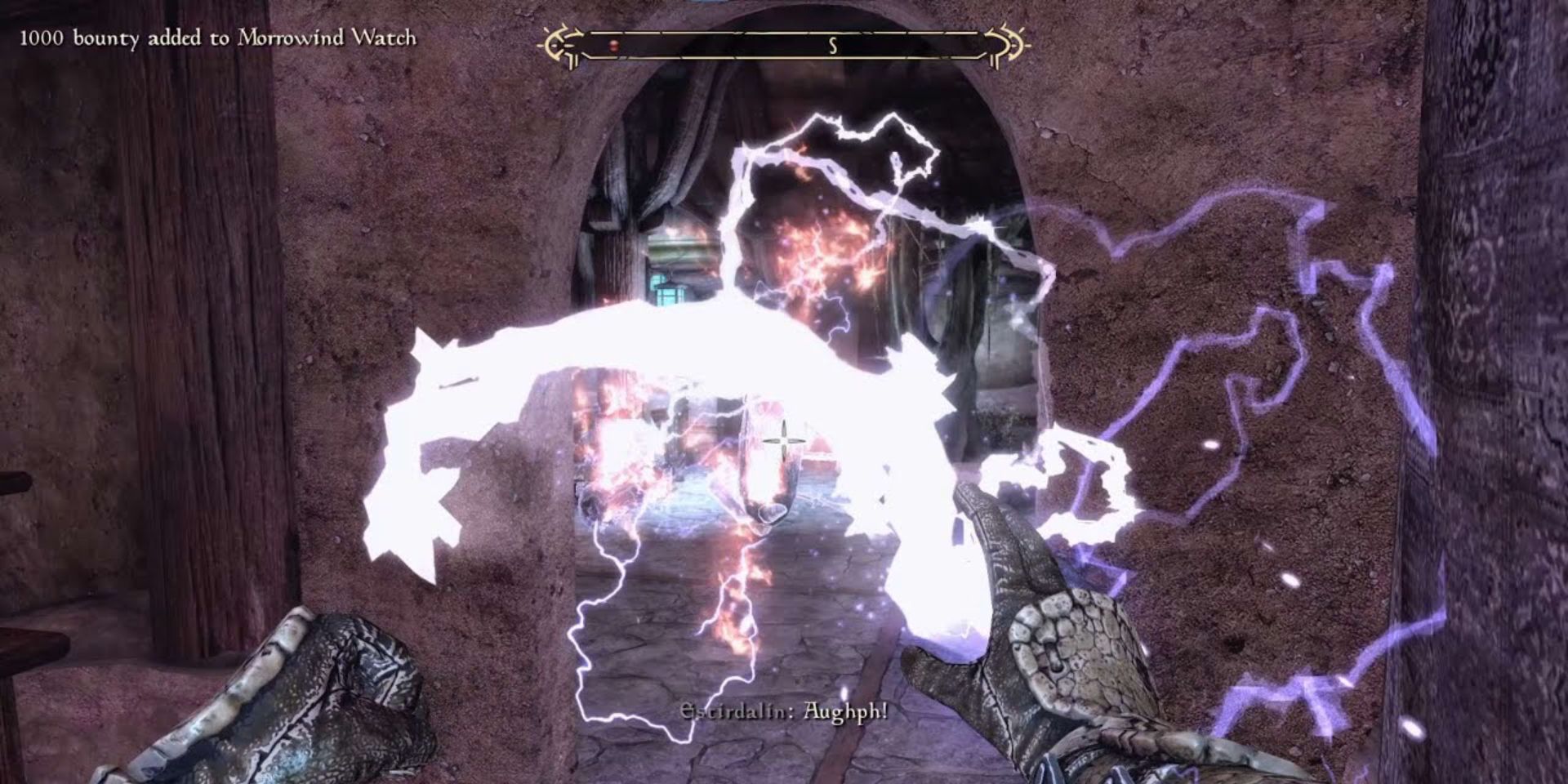
Task: Select the S cardinal marker on the compass
Action: [x=831, y=46]
